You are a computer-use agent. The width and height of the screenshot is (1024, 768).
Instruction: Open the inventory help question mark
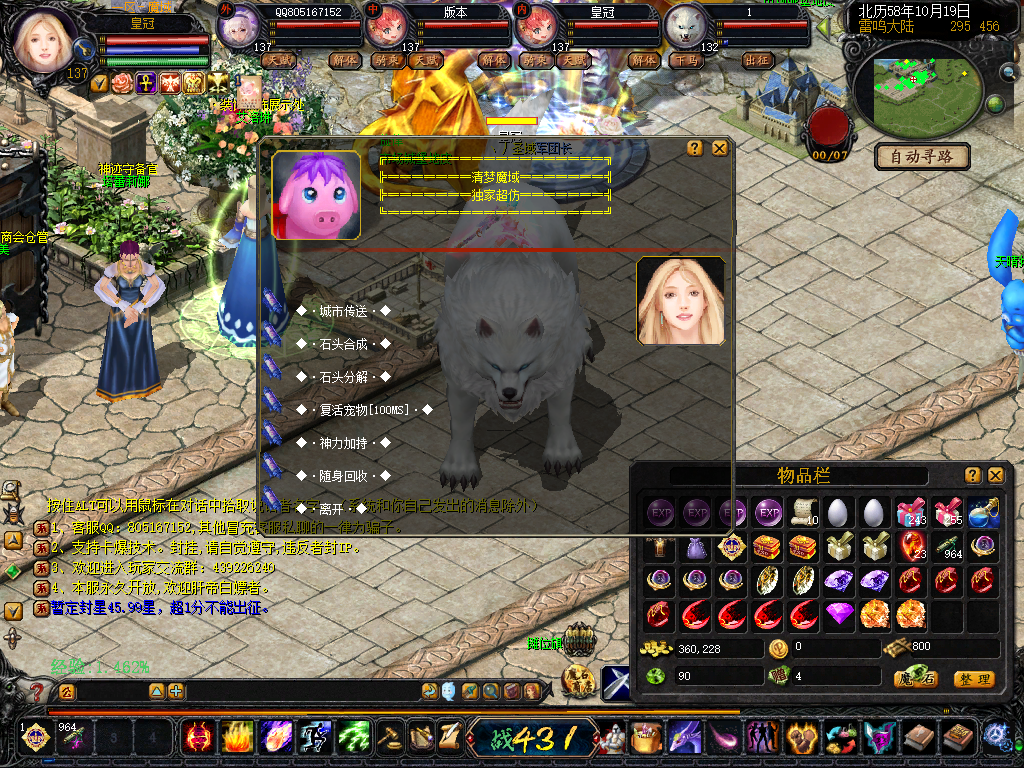[972, 475]
